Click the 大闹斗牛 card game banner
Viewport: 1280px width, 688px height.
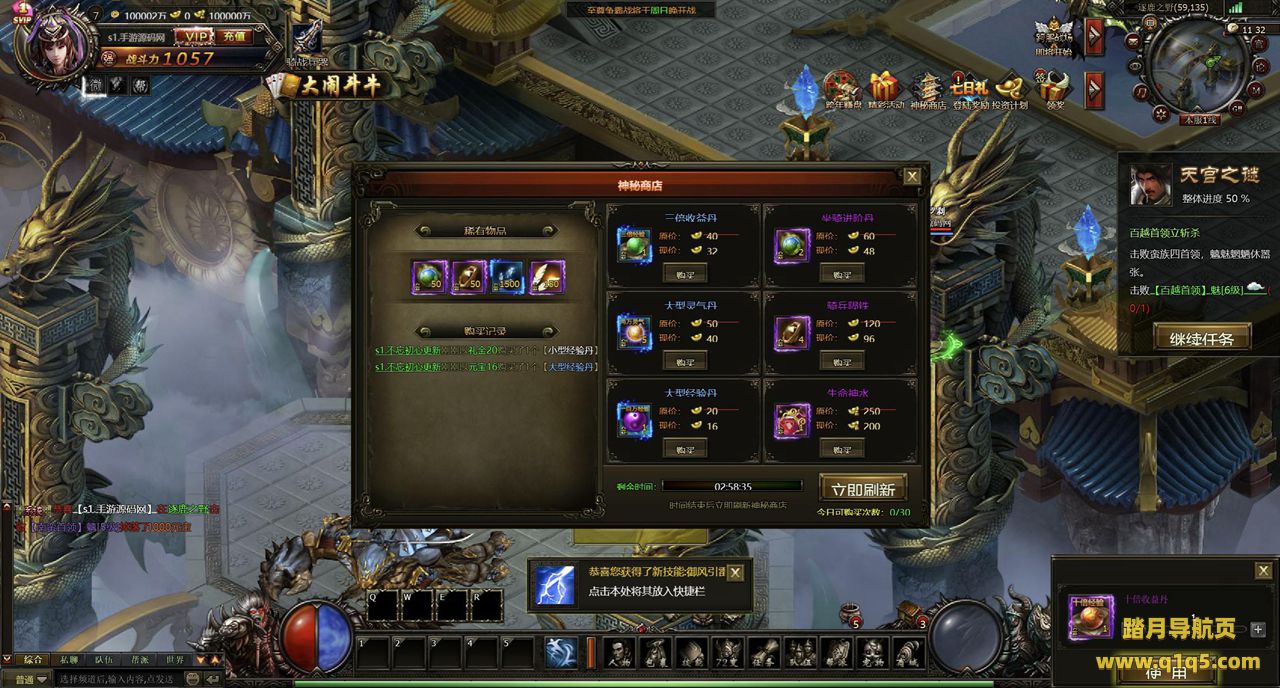point(335,84)
